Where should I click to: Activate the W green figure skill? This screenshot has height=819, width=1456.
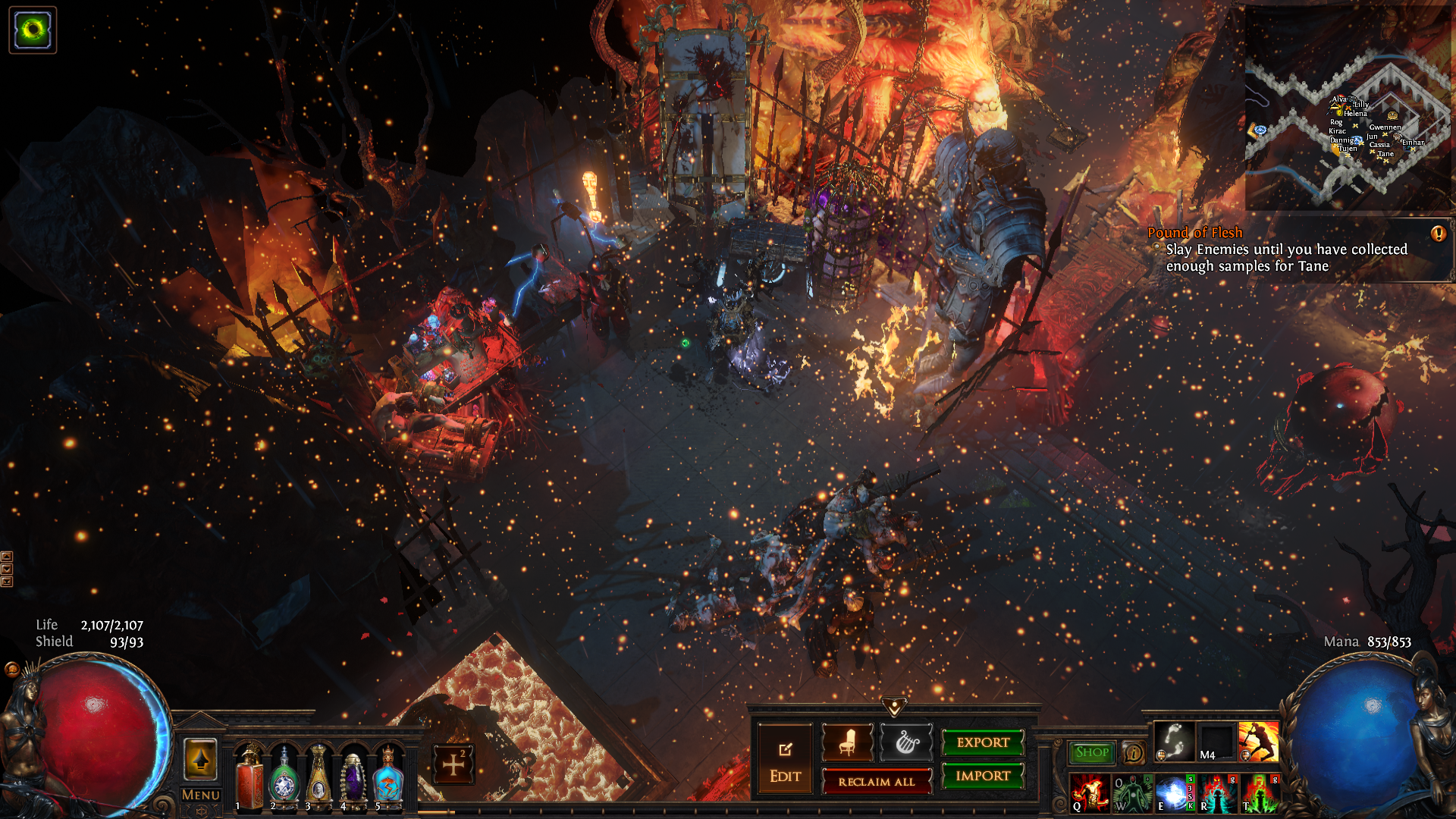[x=1131, y=793]
